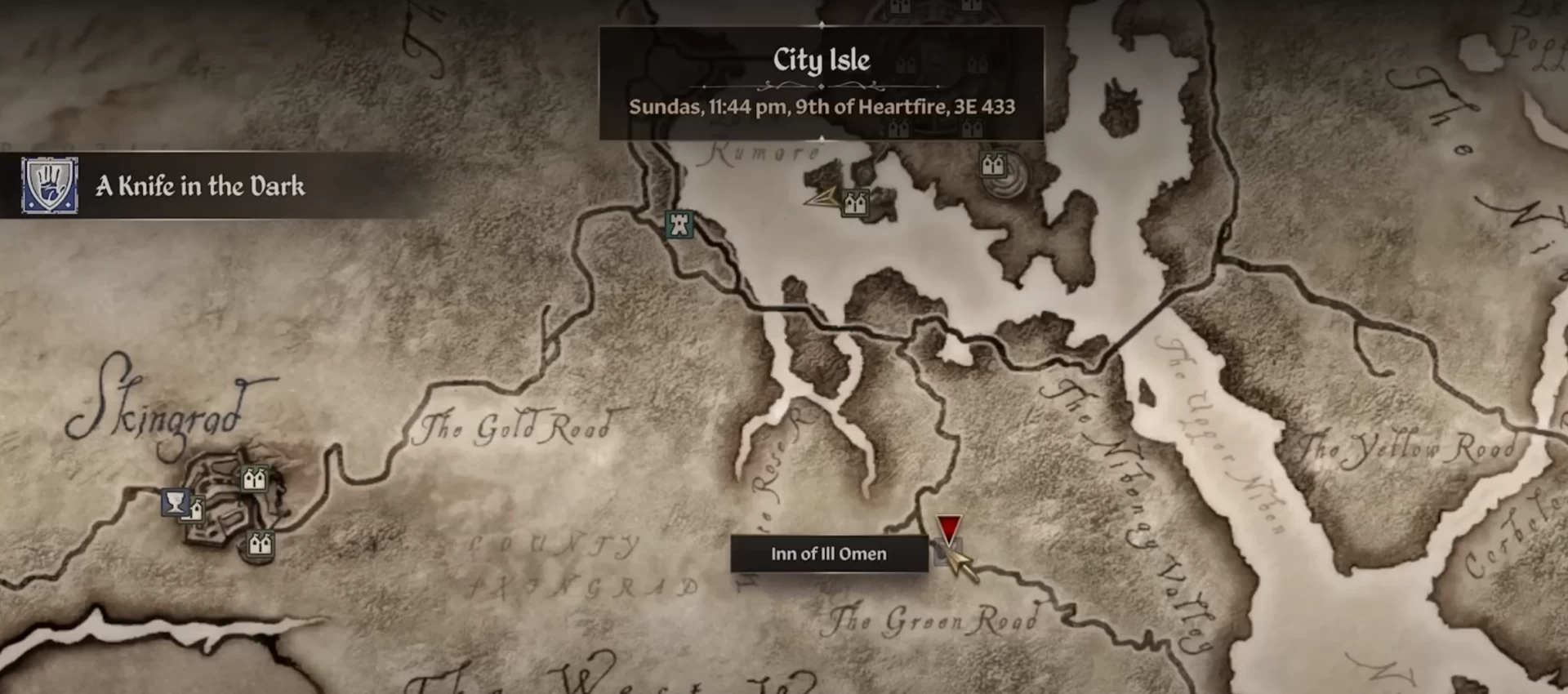Click the teal fort tower map marker
Image resolution: width=1568 pixels, height=694 pixels.
(x=679, y=224)
